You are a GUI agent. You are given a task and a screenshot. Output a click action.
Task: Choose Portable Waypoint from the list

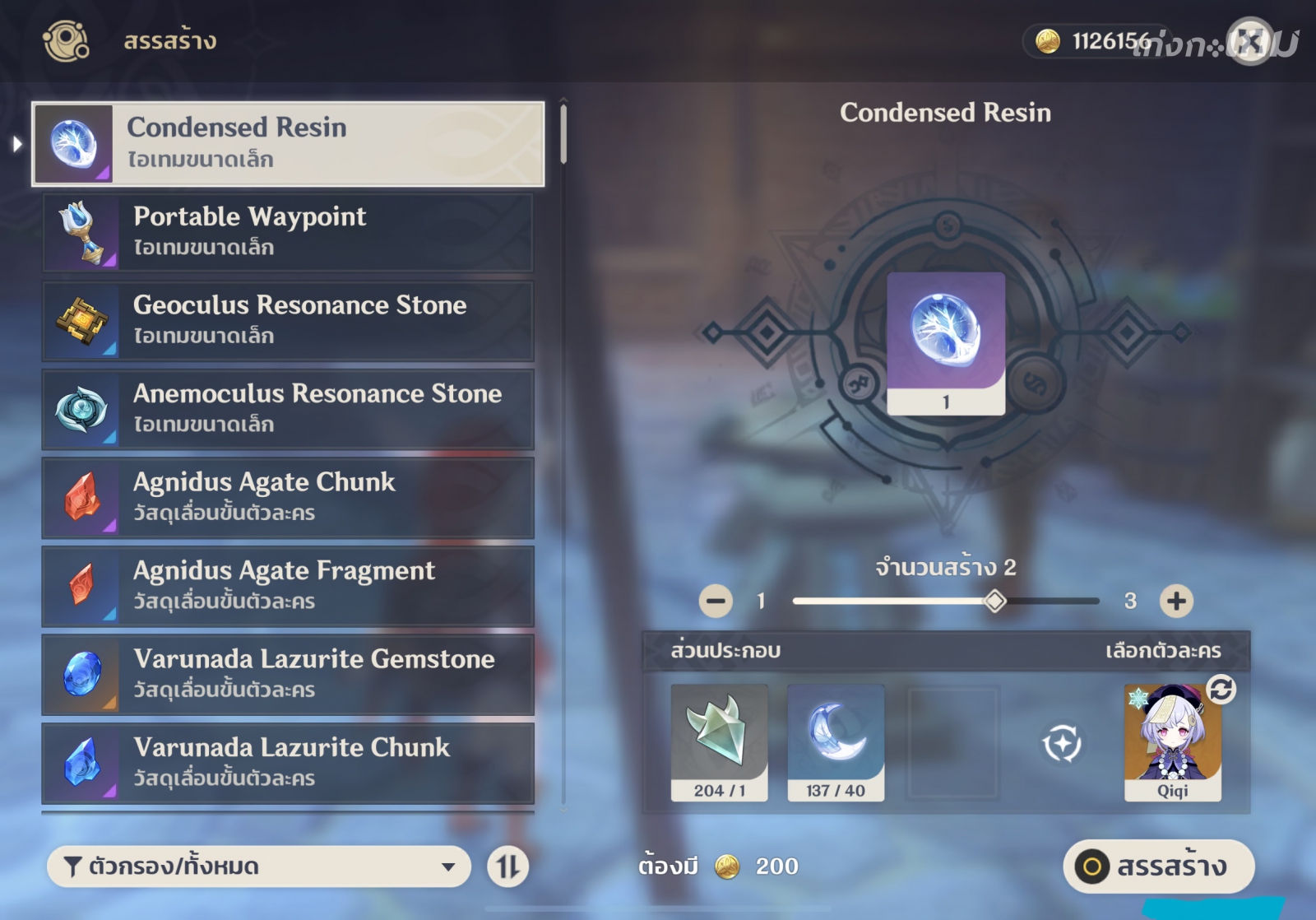(x=288, y=232)
